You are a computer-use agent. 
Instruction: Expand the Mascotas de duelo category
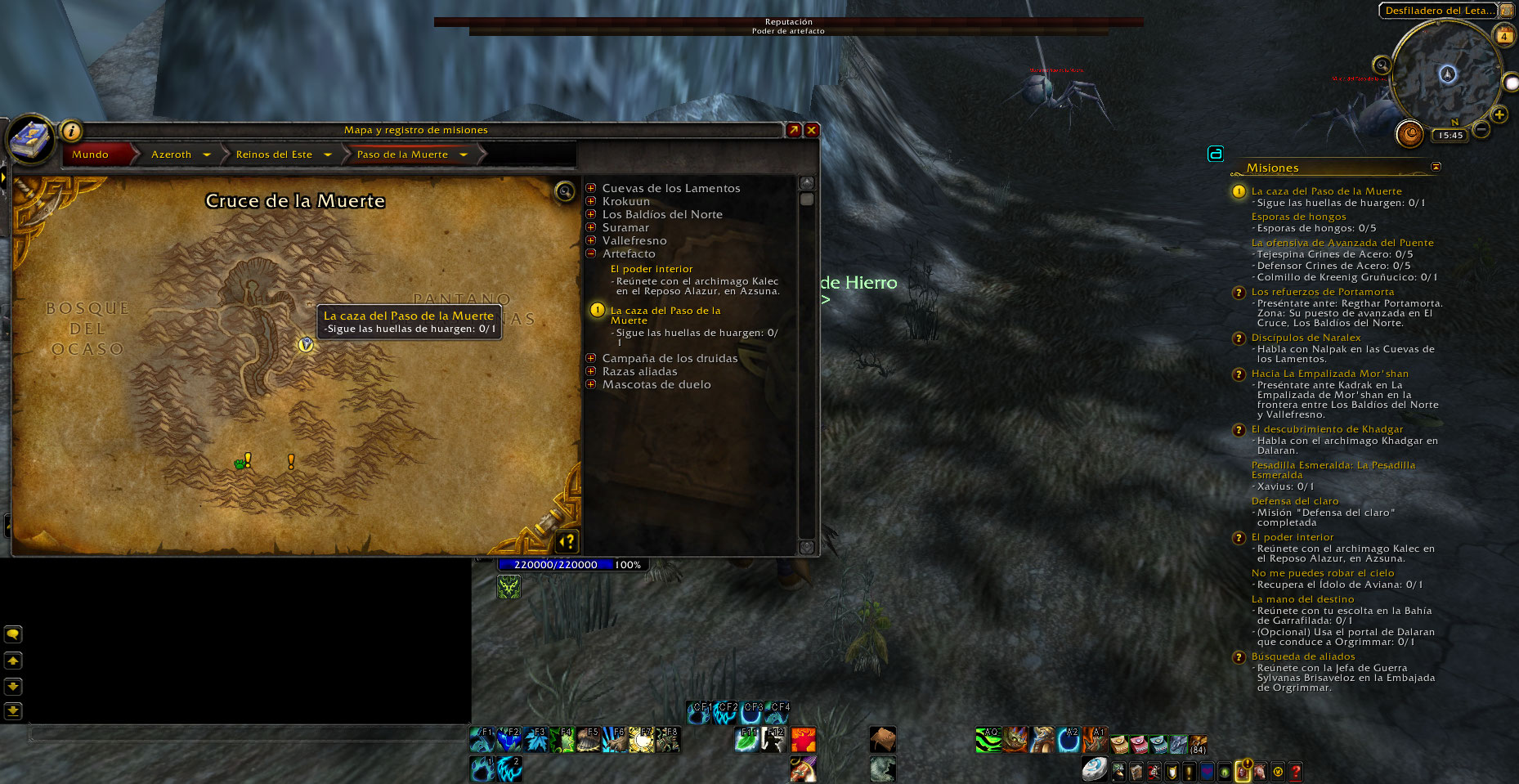coord(591,385)
